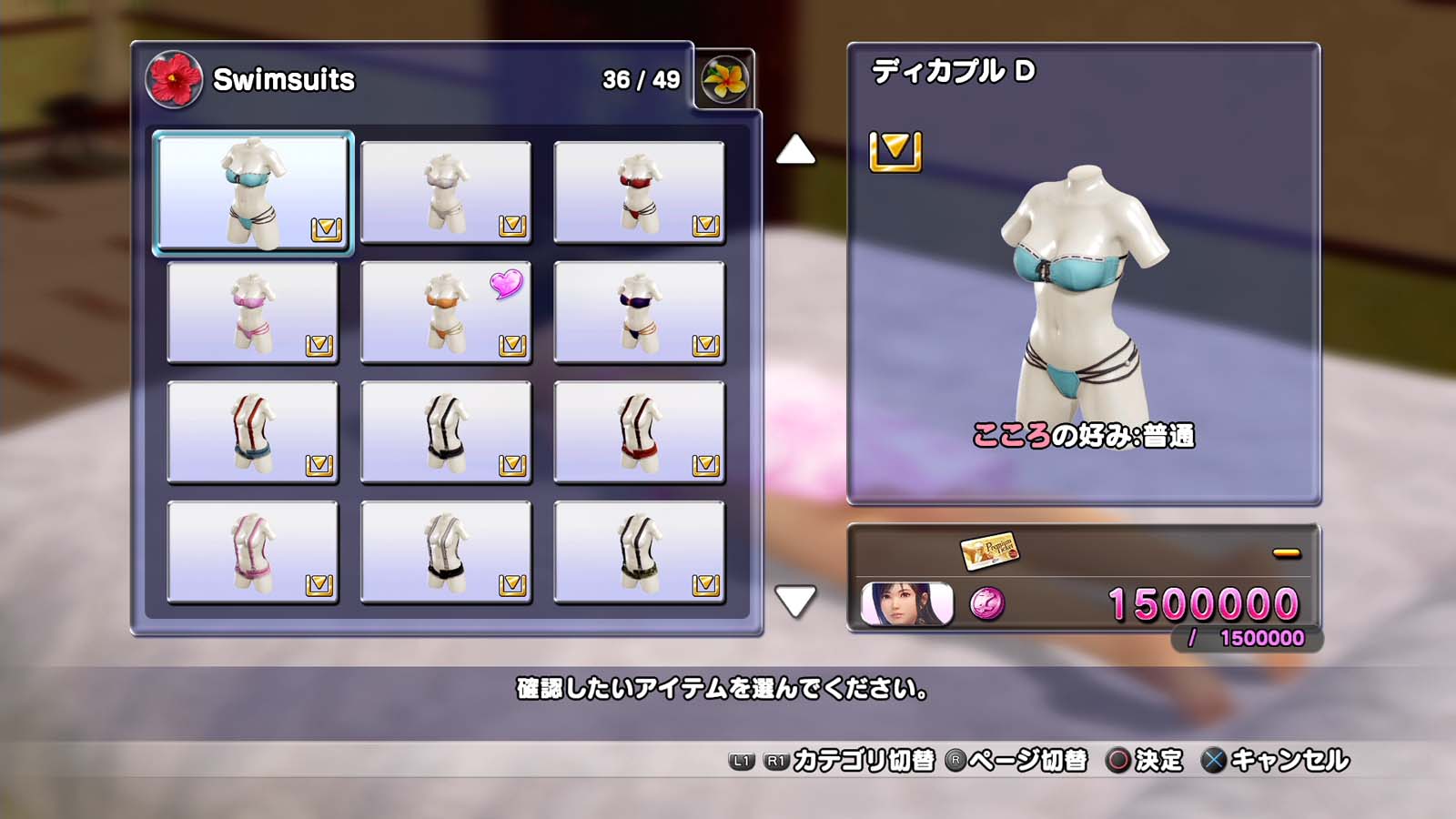Choose the suspender suit with camouflage bottom
The image size is (1456, 819).
pos(639,552)
